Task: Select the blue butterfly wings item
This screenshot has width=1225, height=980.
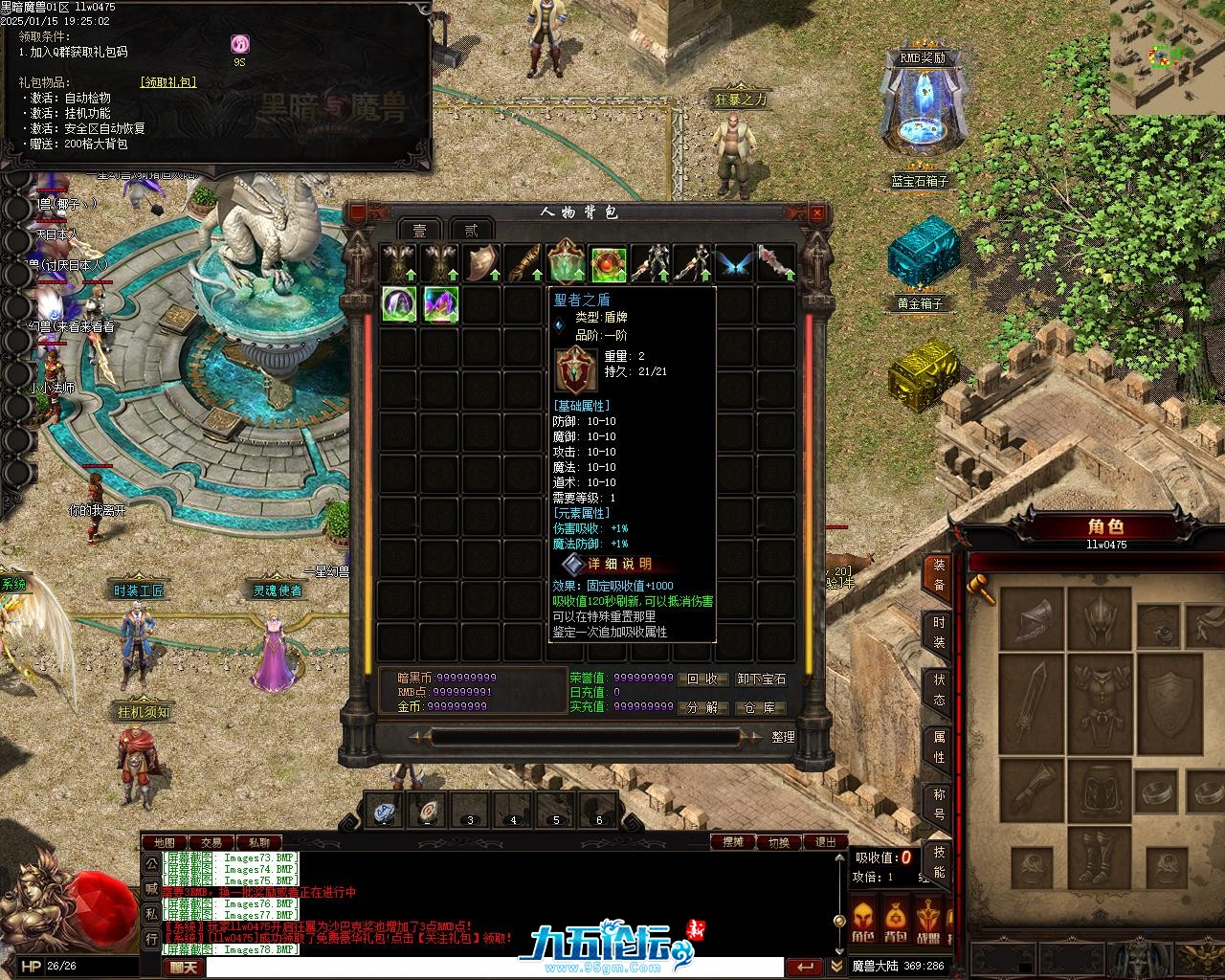Action: pos(734,263)
